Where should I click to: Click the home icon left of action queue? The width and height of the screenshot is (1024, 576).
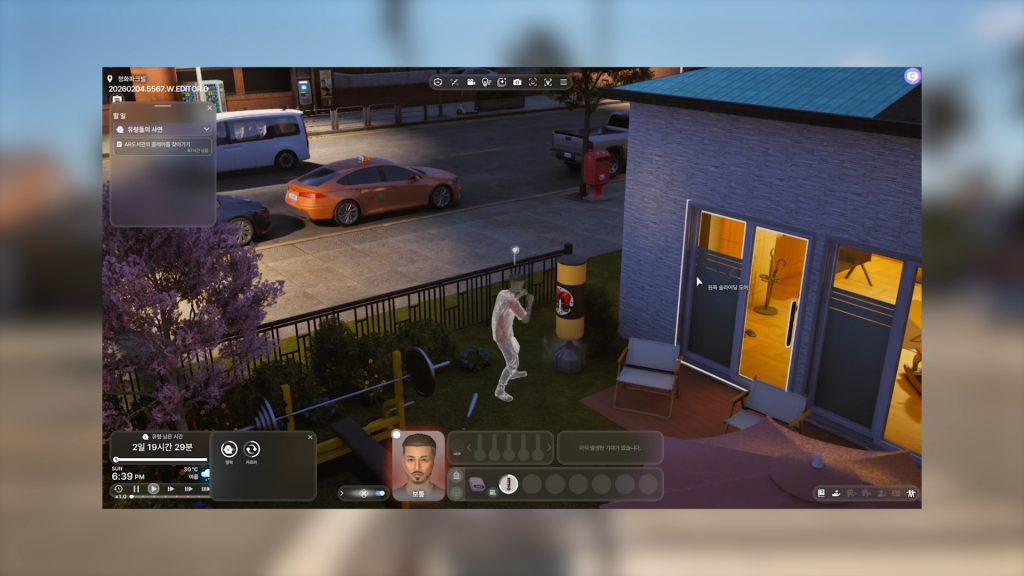pos(456,475)
